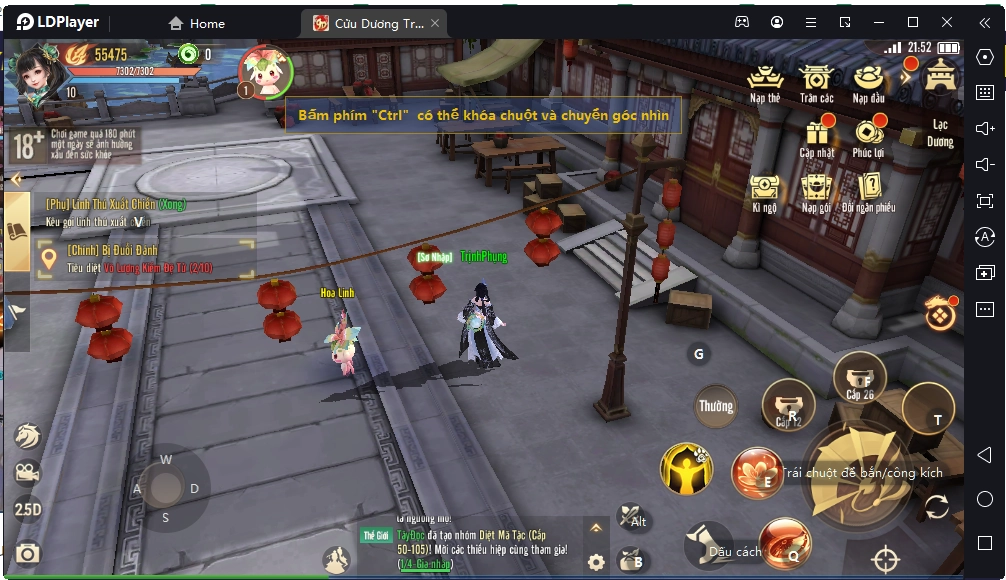
Task: Open the Cập nhật gift icon
Action: 817,135
